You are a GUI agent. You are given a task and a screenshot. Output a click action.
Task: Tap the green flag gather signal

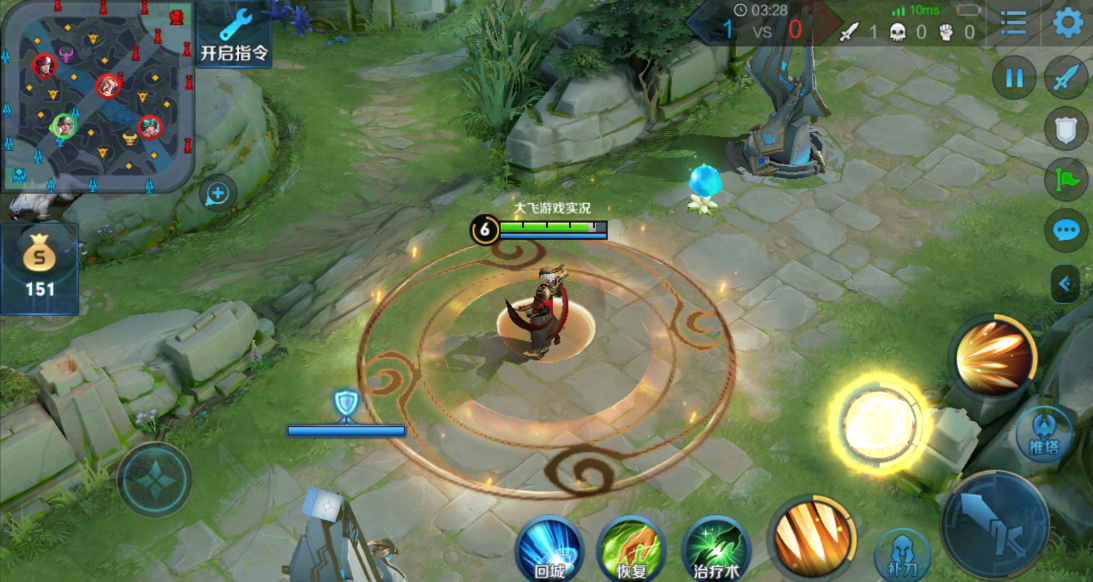[1066, 180]
